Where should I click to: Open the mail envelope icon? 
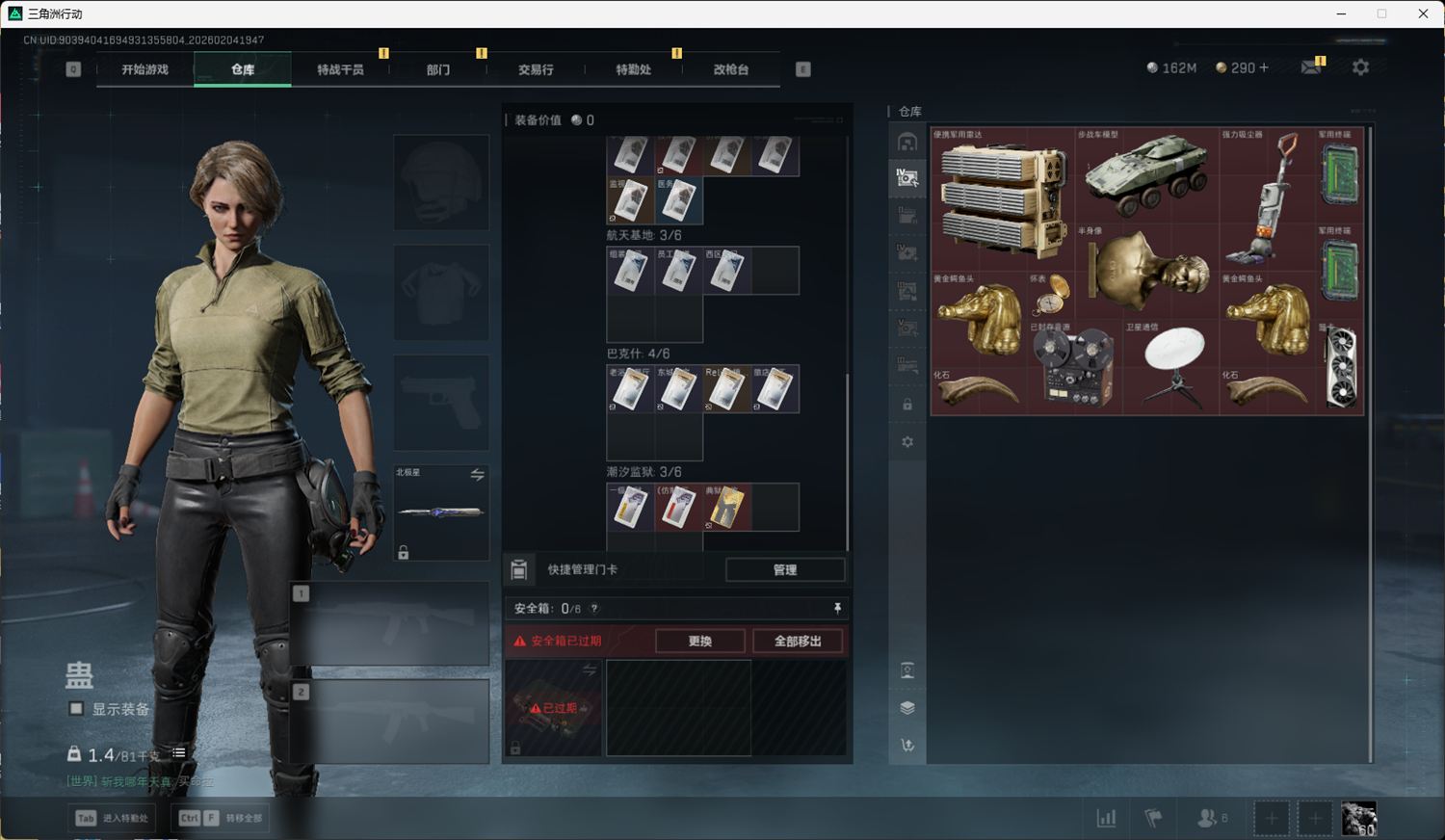pyautogui.click(x=1310, y=67)
